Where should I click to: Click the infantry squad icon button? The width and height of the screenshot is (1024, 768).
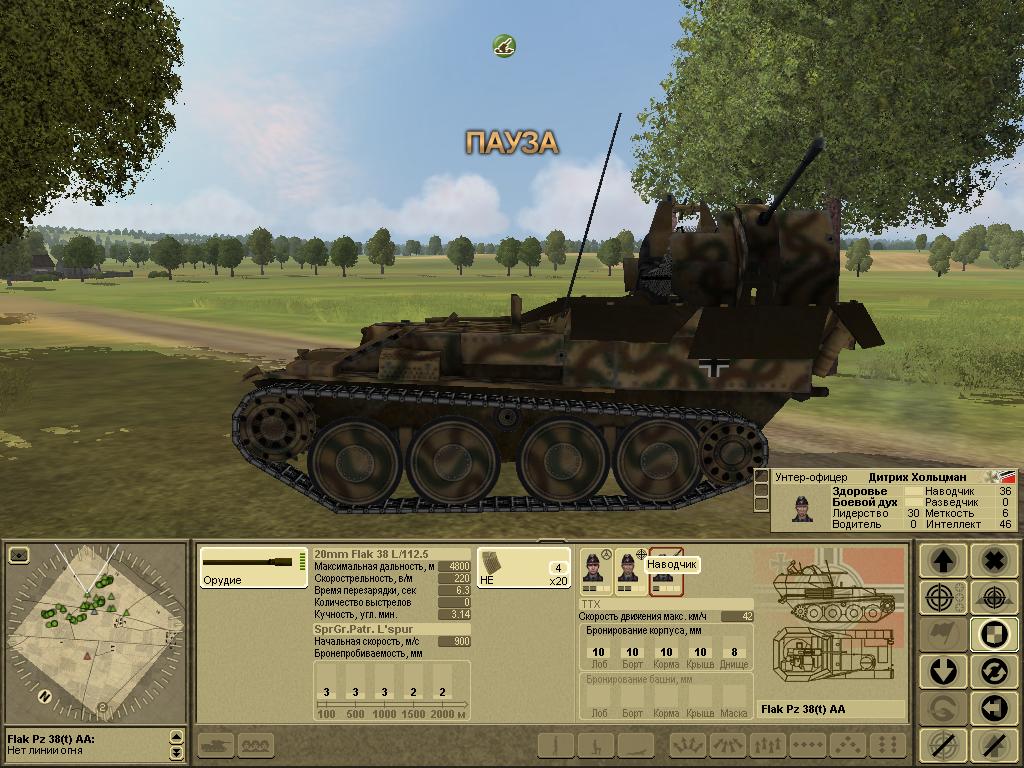[256, 745]
